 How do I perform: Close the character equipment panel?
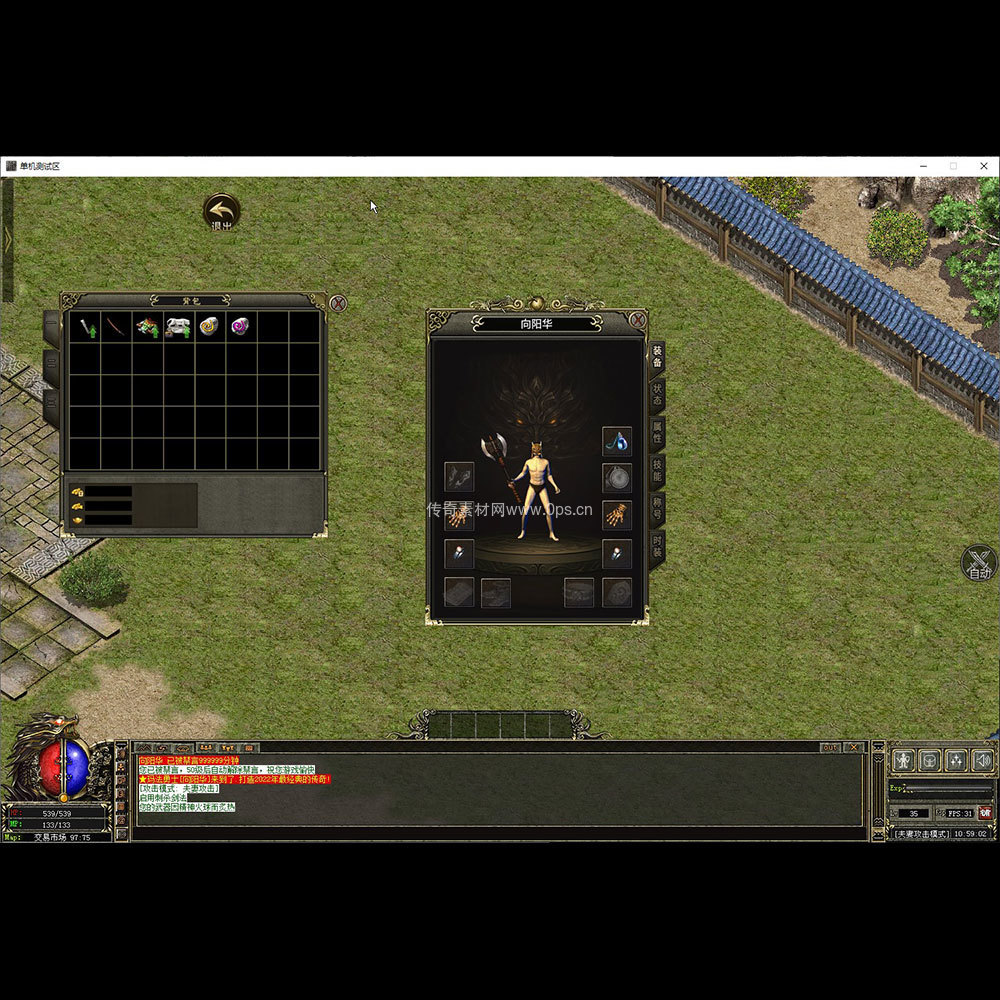[637, 320]
